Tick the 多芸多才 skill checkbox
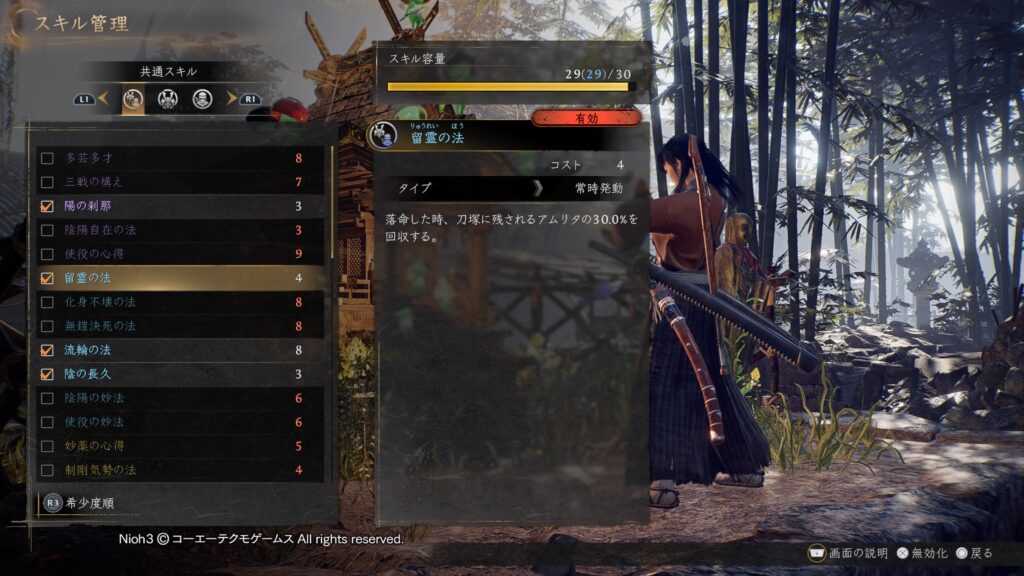Screen dimensions: 1024x576 click(x=47, y=158)
